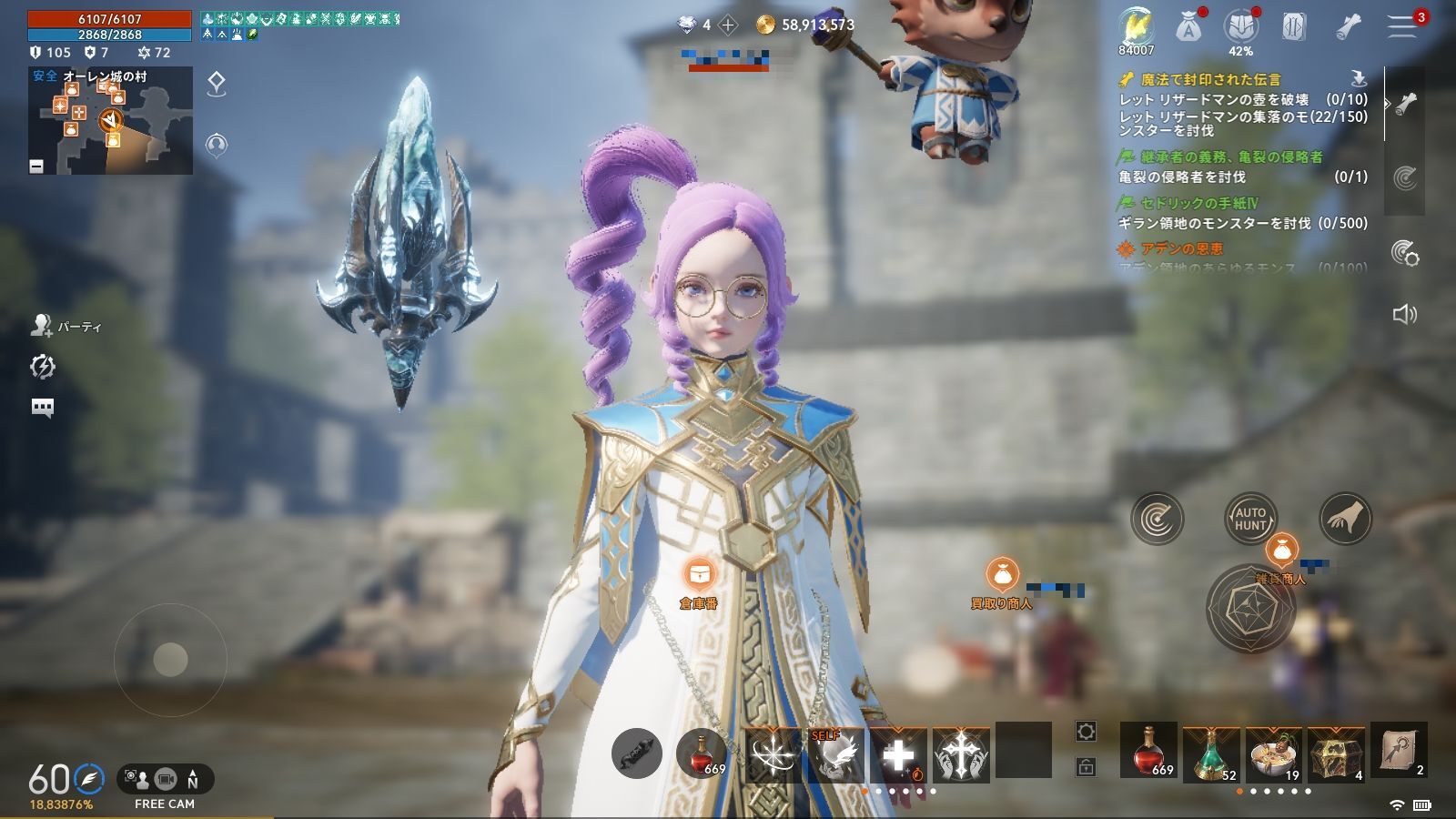This screenshot has height=819, width=1456.
Task: Add diamonds with the plus button
Action: click(x=728, y=25)
